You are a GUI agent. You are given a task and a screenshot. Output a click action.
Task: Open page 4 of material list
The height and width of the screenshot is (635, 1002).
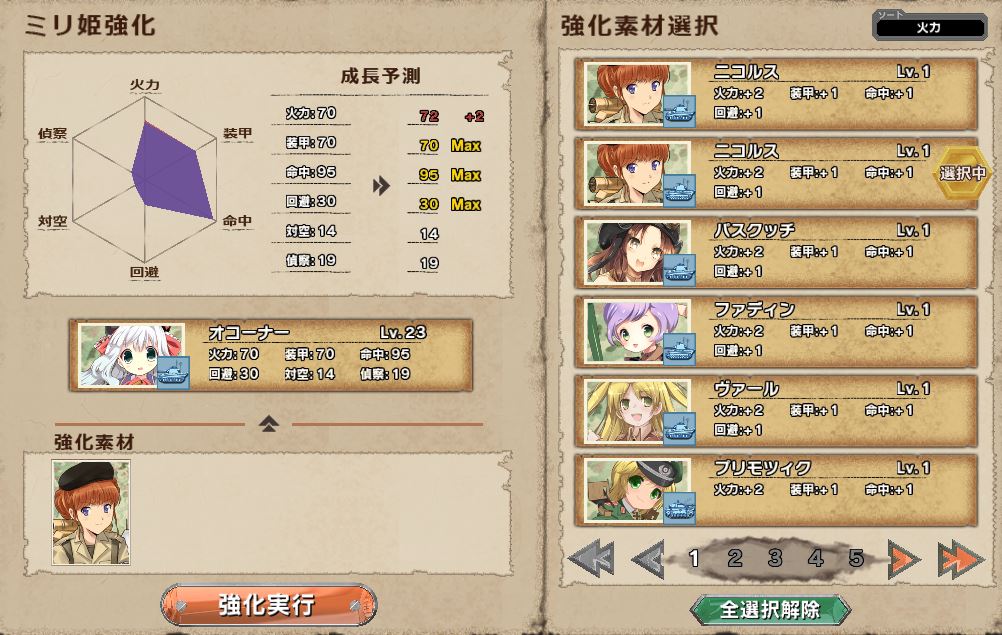click(816, 558)
